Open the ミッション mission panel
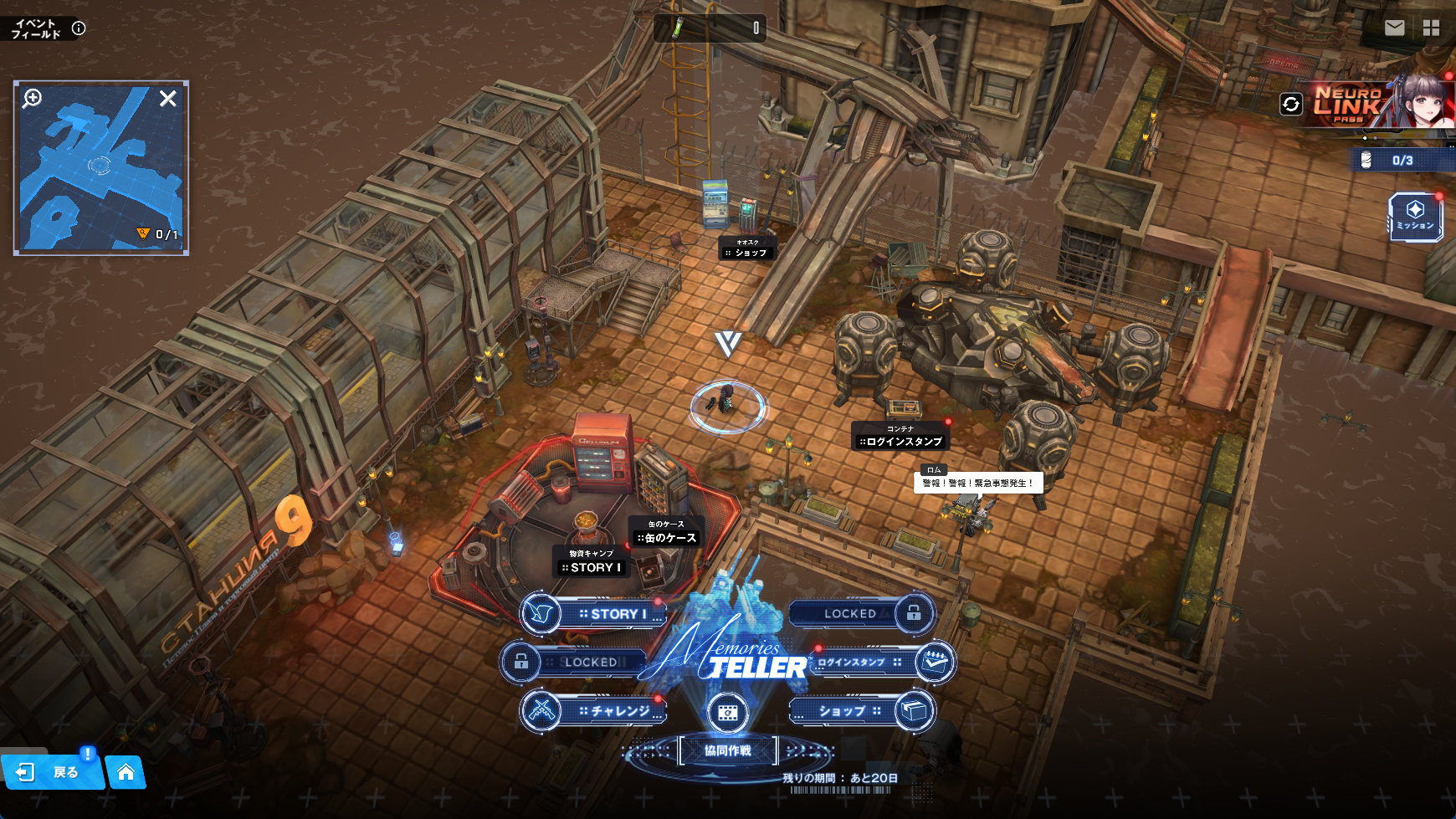1456x819 pixels. (1415, 217)
